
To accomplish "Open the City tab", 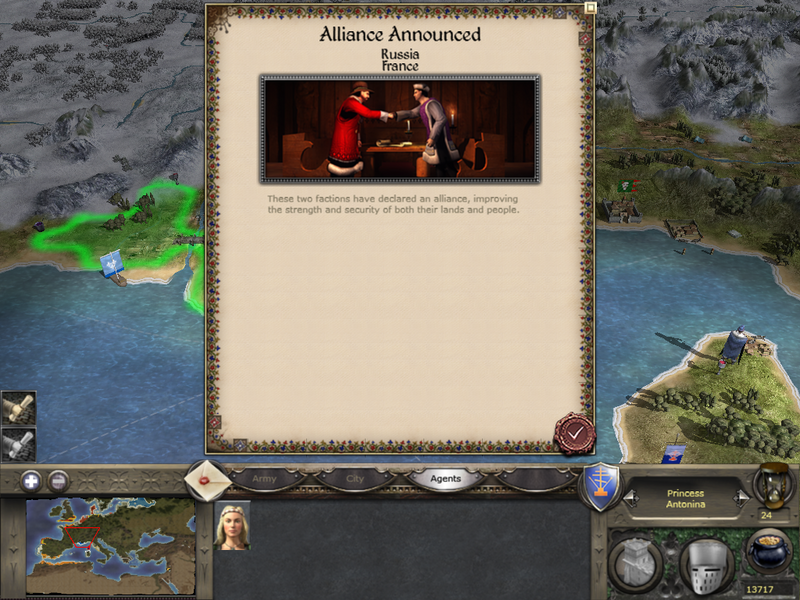I will (355, 479).
